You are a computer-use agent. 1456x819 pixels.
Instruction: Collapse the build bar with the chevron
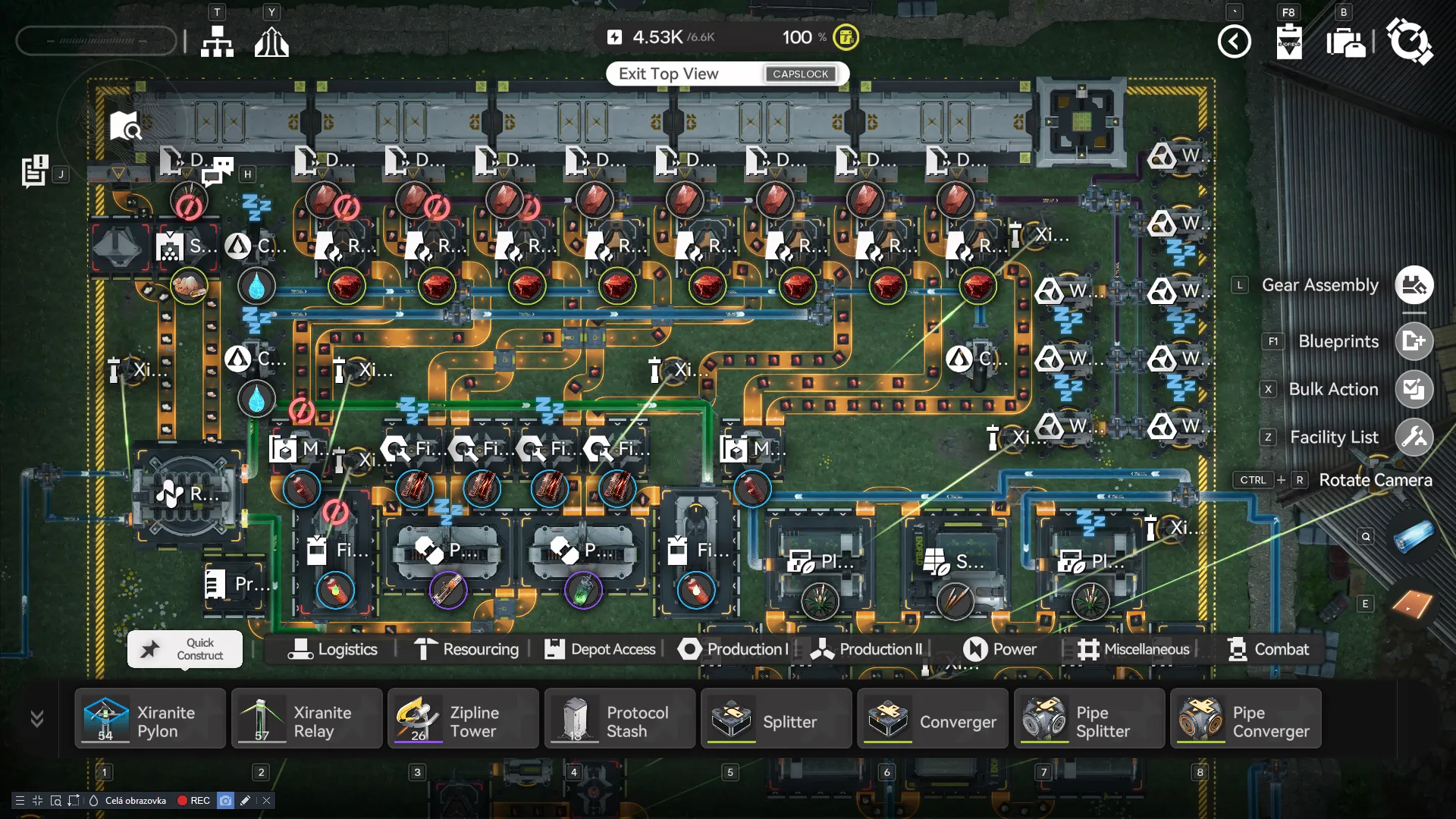(x=36, y=718)
